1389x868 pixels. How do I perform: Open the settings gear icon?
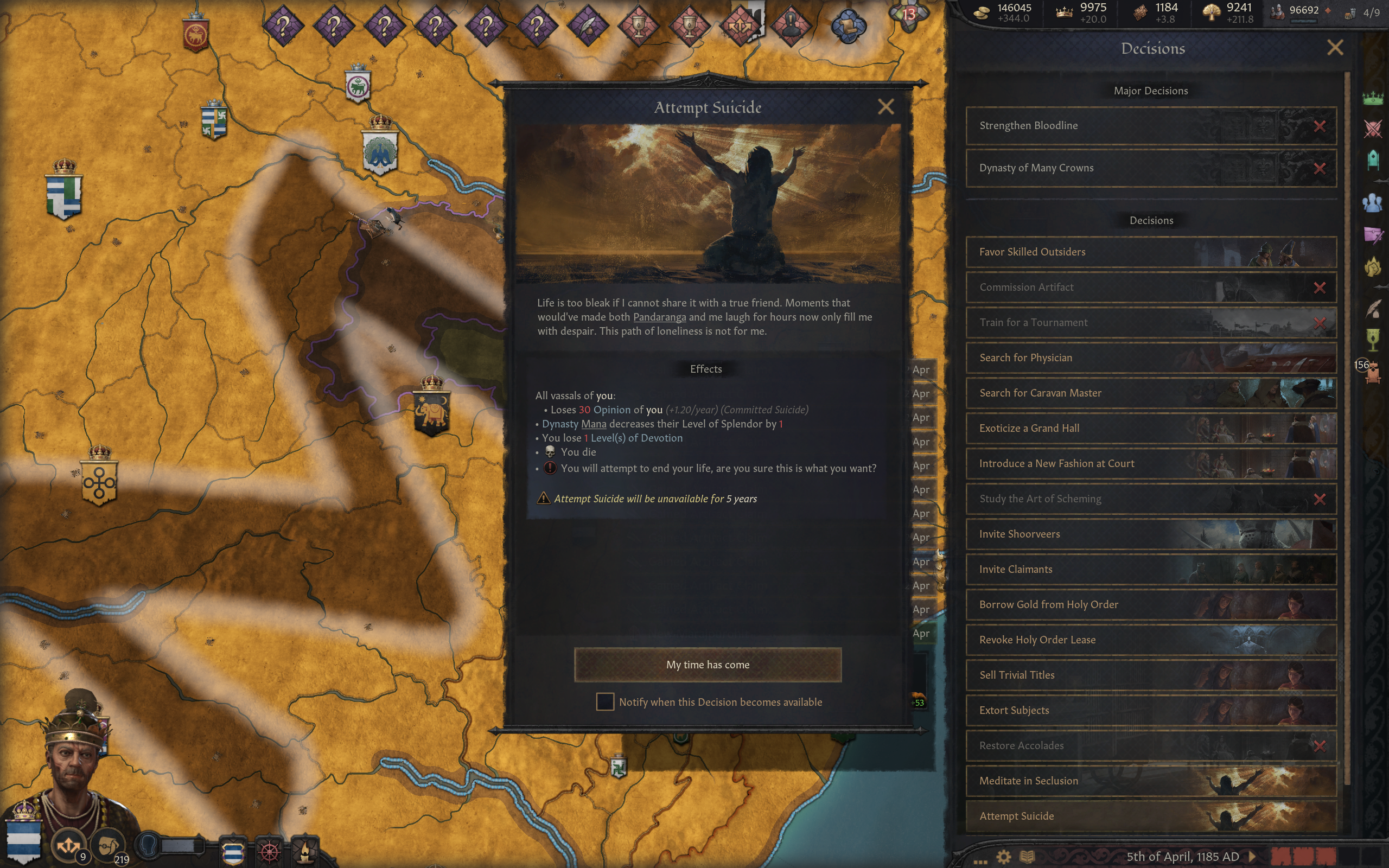pyautogui.click(x=1003, y=857)
